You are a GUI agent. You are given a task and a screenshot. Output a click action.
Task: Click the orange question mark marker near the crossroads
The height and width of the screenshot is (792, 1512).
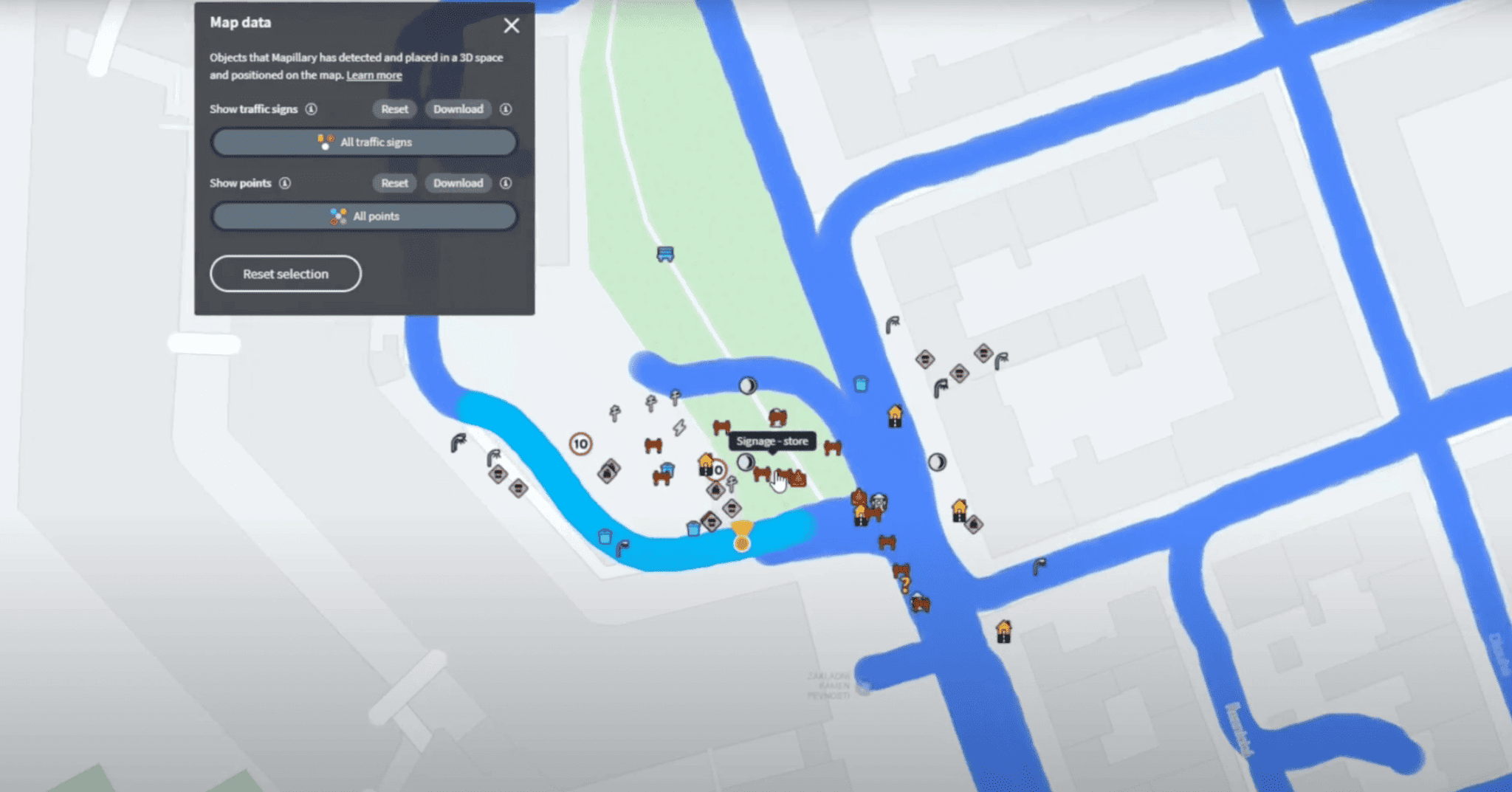(905, 582)
